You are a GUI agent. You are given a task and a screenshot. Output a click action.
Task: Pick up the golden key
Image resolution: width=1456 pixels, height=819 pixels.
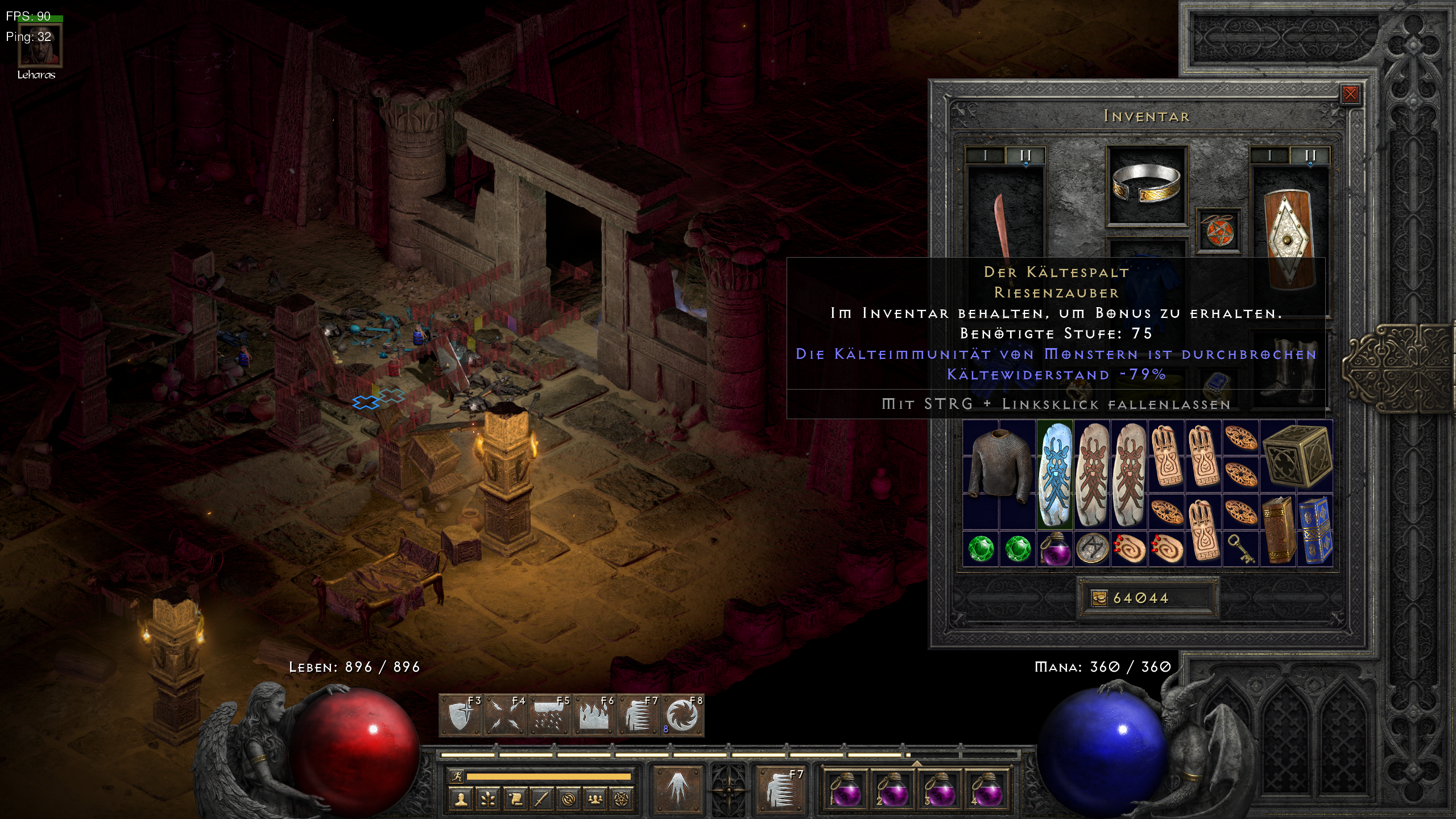pyautogui.click(x=1240, y=549)
